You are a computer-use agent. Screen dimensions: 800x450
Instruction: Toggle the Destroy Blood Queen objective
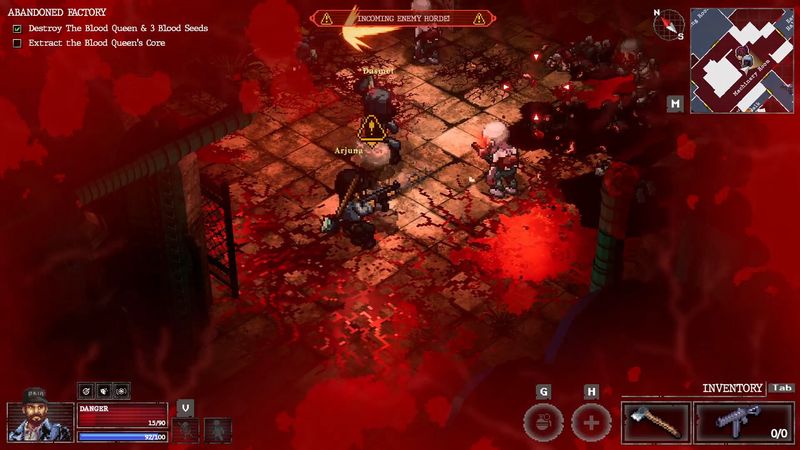point(17,29)
